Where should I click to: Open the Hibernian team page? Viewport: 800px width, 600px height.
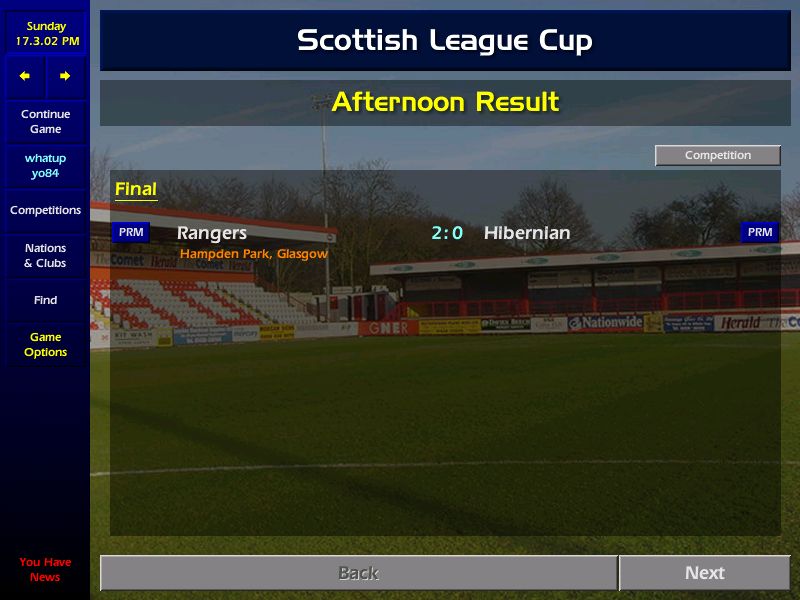(x=527, y=233)
